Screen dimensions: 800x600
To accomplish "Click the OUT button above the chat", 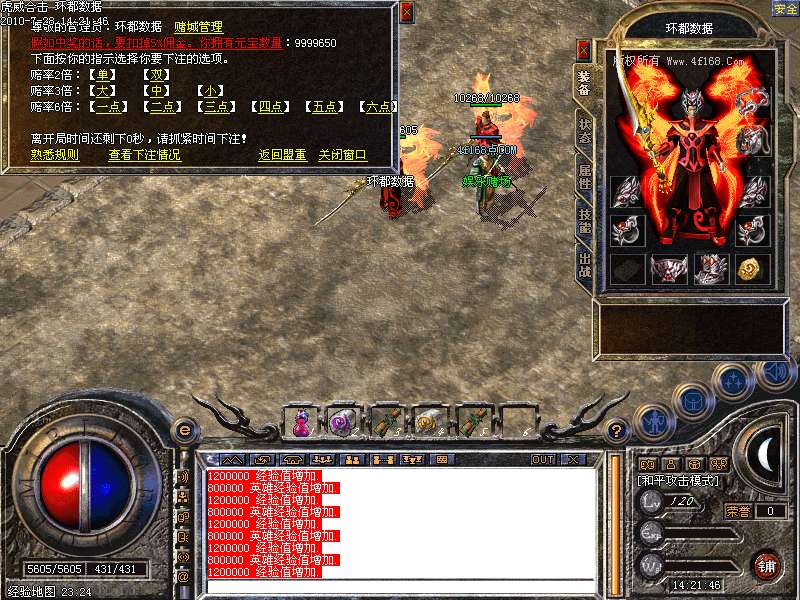I will [x=543, y=460].
